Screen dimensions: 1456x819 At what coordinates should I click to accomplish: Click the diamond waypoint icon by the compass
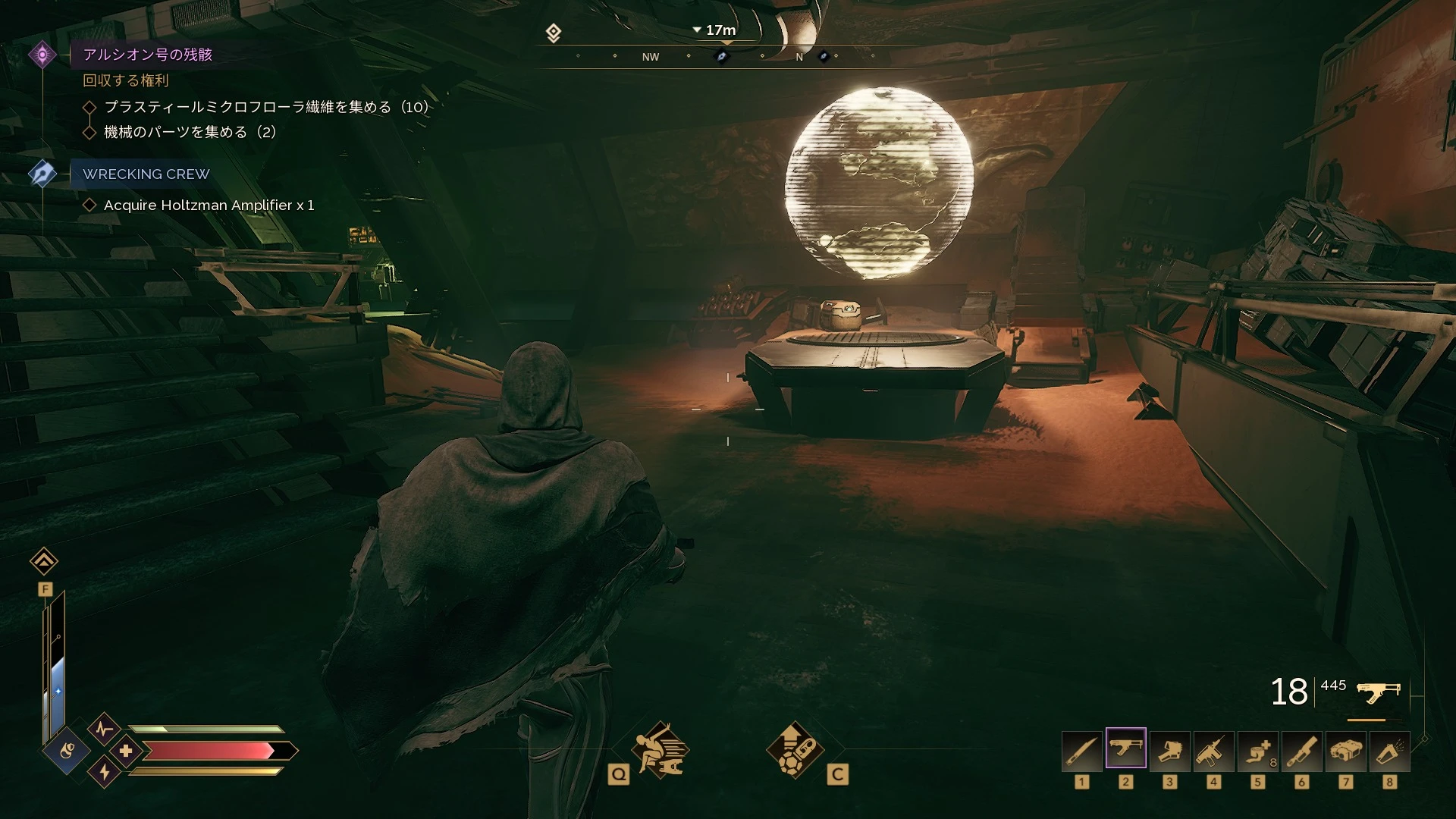pyautogui.click(x=554, y=33)
